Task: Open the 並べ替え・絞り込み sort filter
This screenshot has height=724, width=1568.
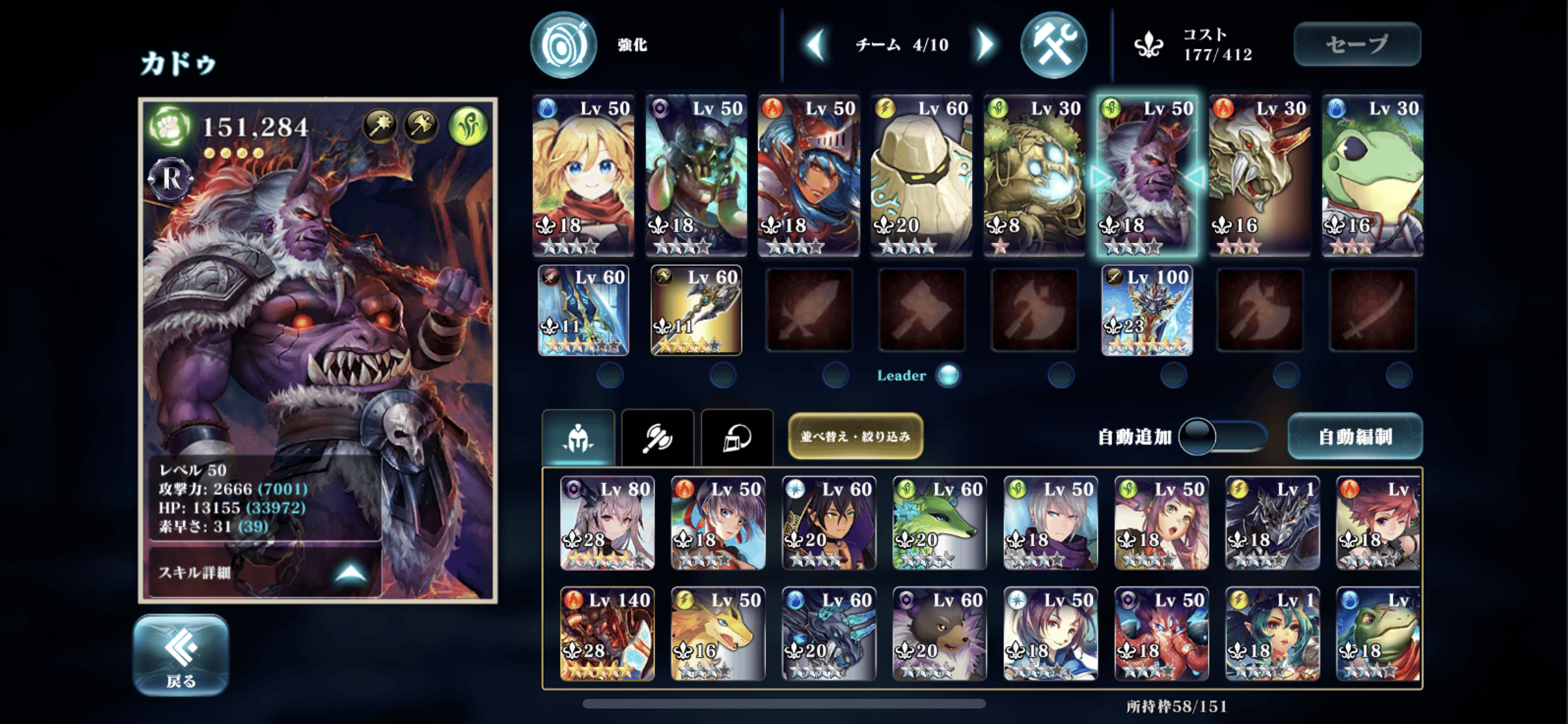Action: coord(855,436)
